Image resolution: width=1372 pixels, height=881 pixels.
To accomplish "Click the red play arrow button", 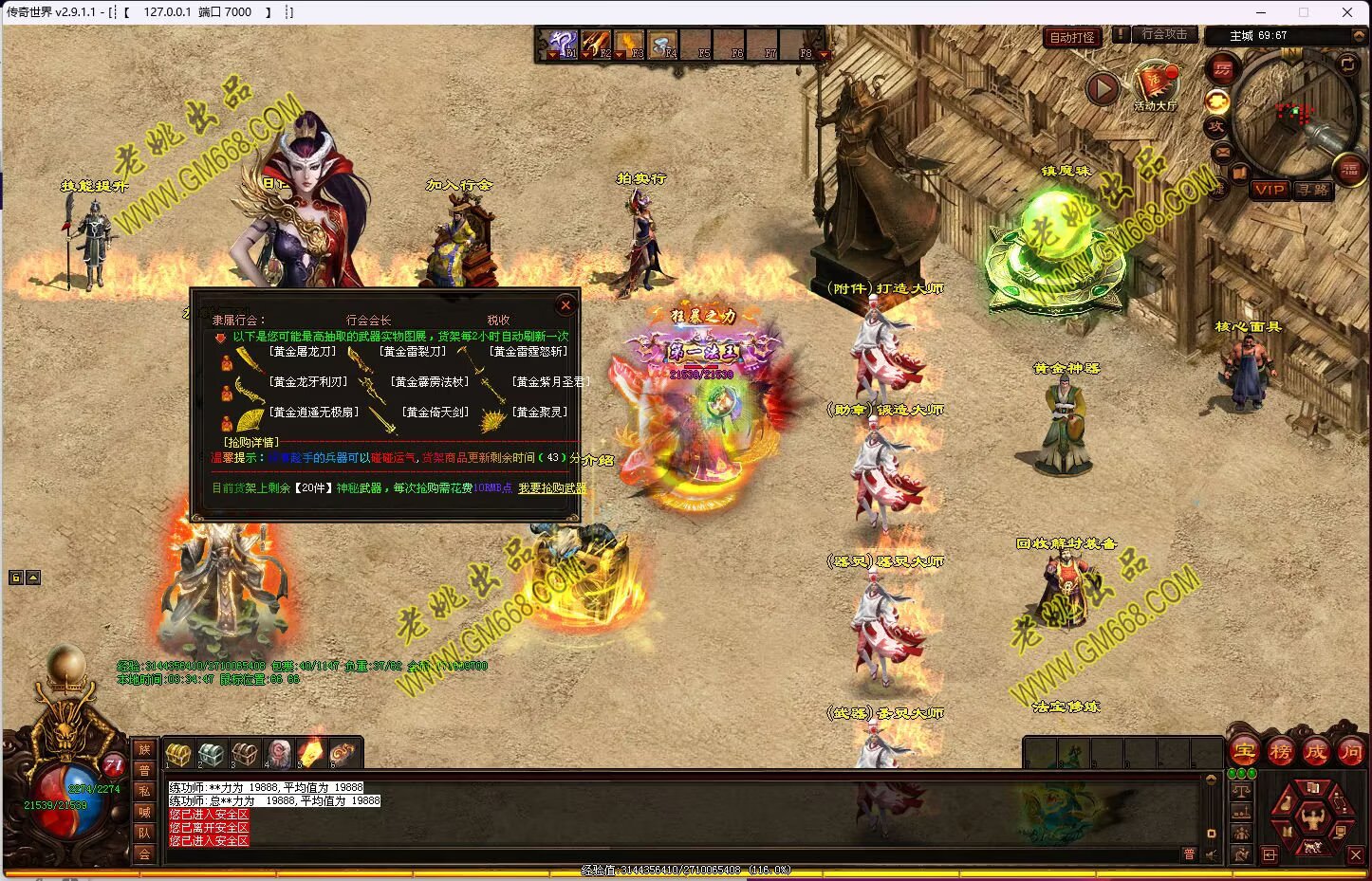I will [1102, 89].
